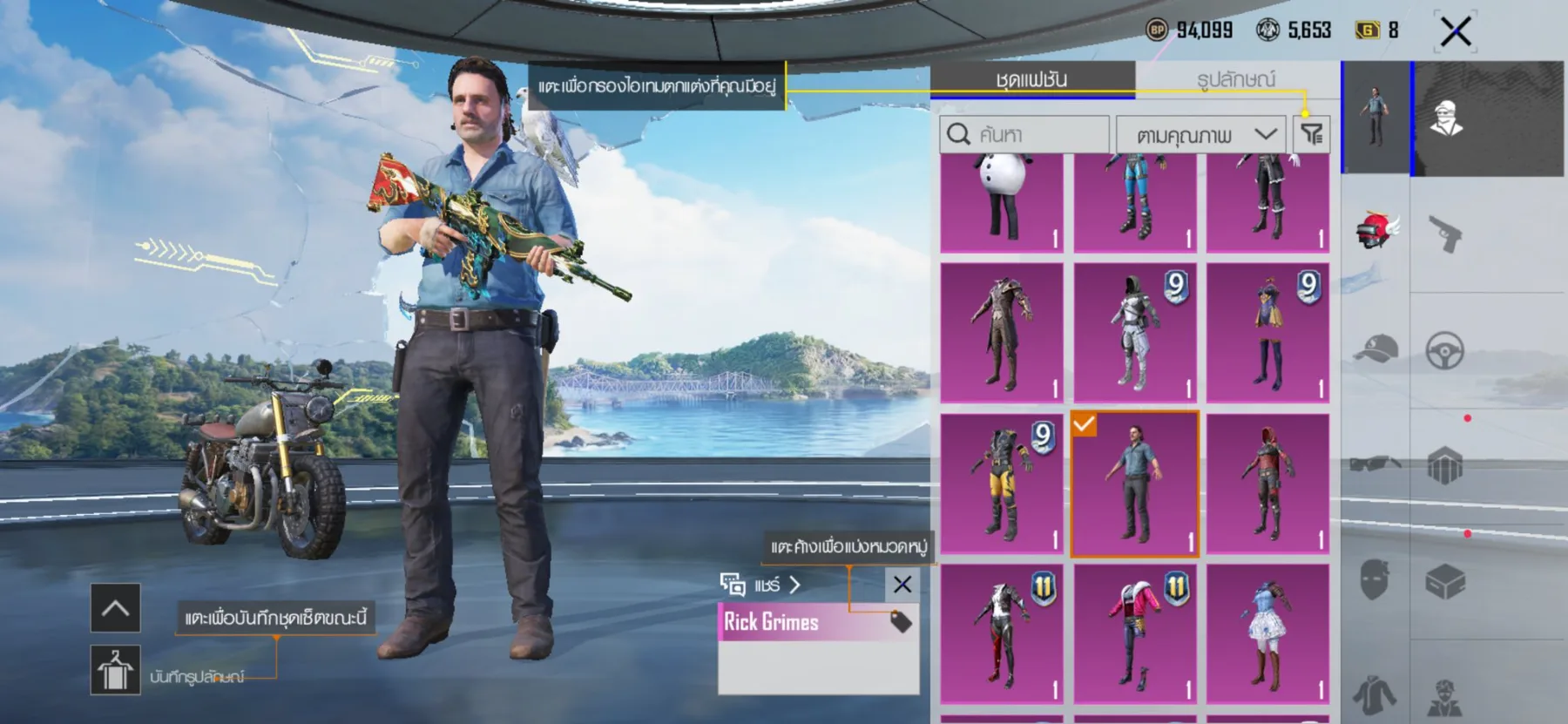The width and height of the screenshot is (1568, 724).
Task: Open the parachute category icon
Action: click(x=1443, y=463)
